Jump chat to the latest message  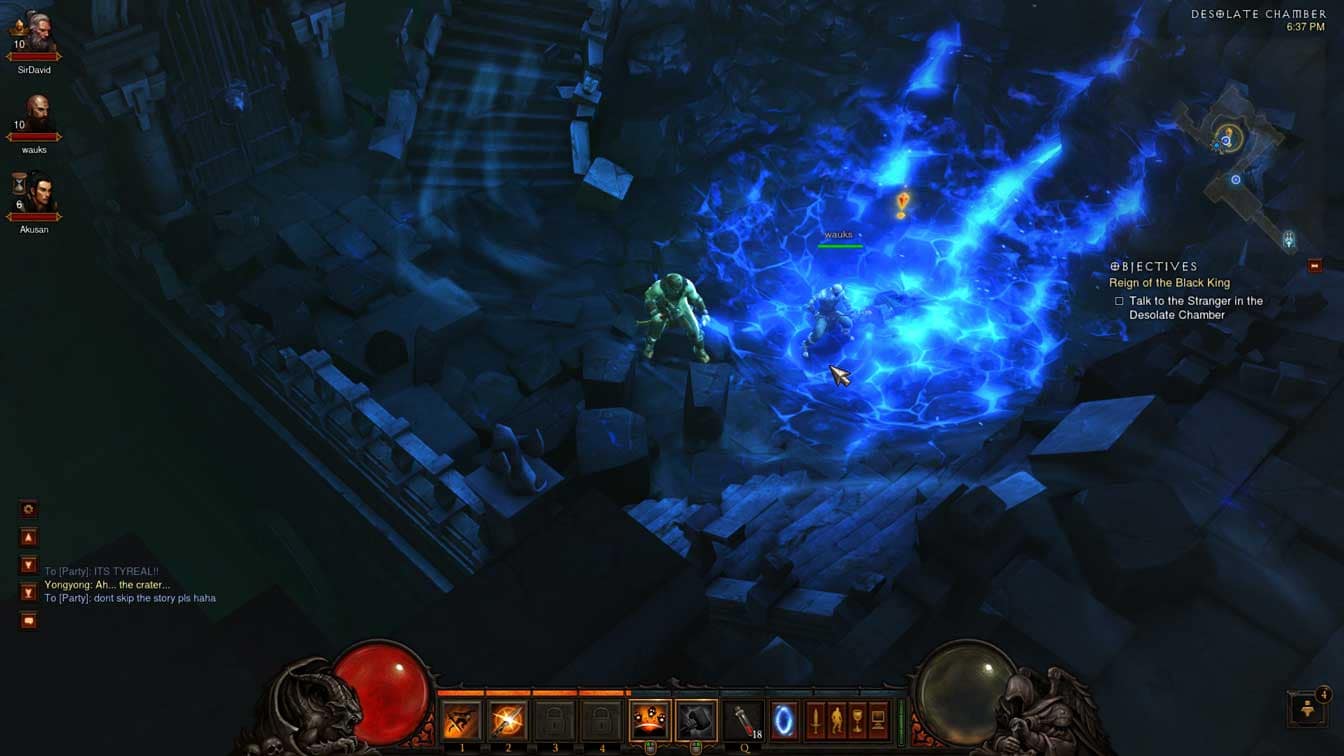tap(29, 593)
